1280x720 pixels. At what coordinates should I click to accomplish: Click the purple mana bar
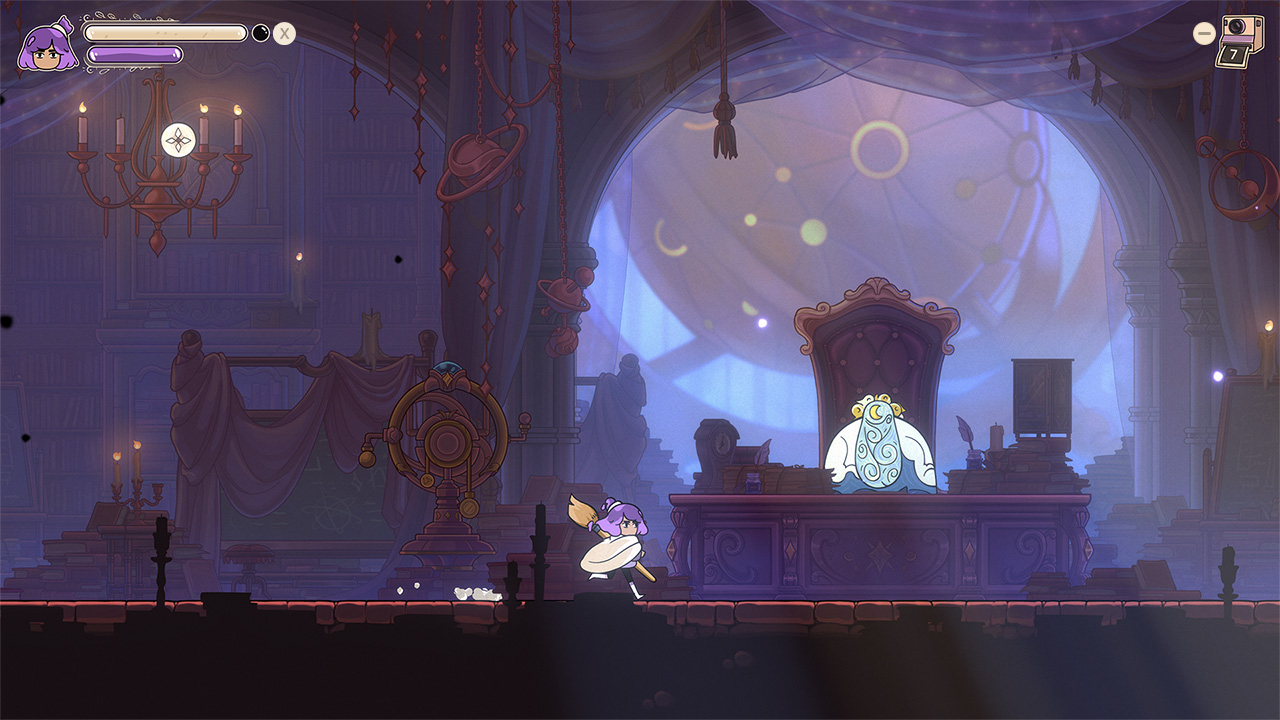click(134, 55)
